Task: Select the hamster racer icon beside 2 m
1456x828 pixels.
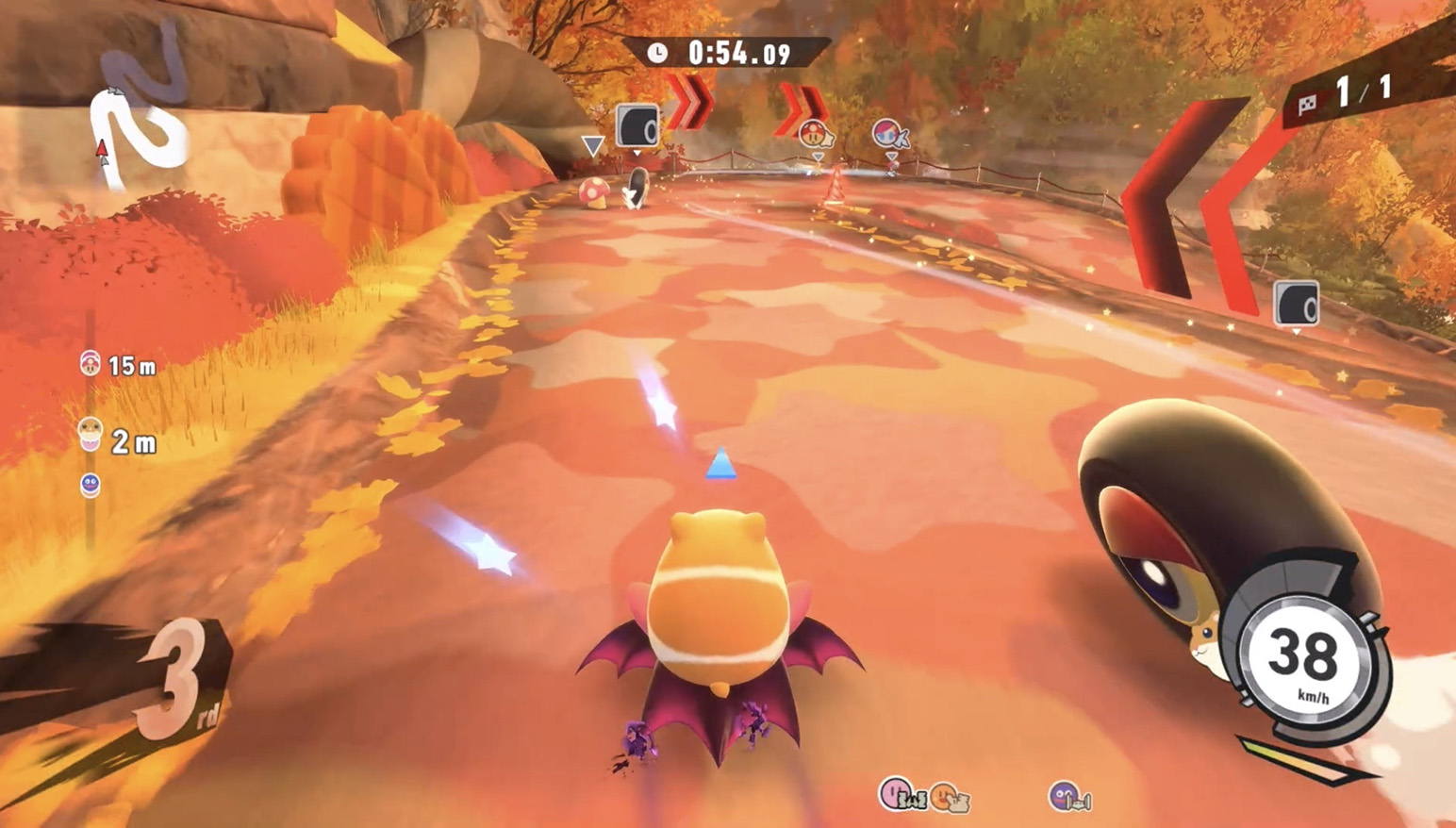Action: 91,433
